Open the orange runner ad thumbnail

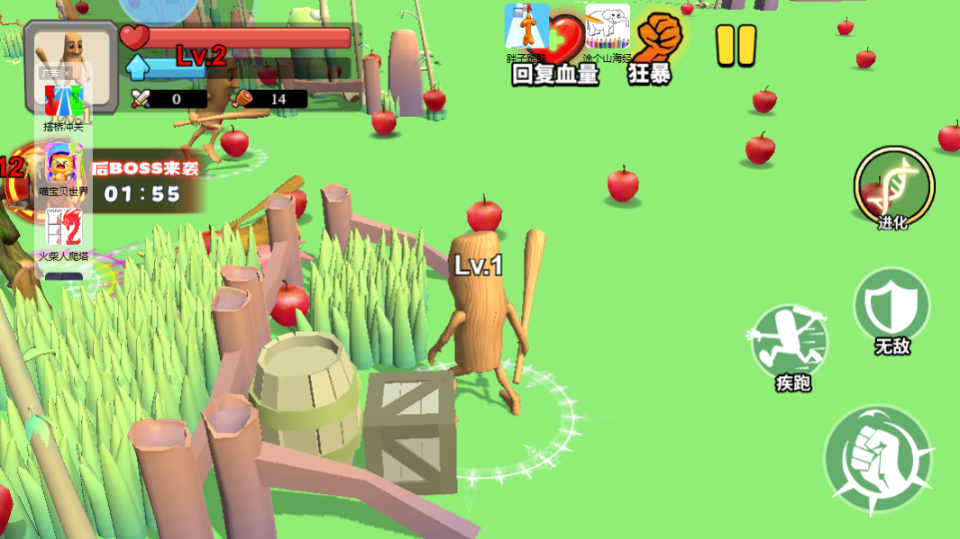526,28
